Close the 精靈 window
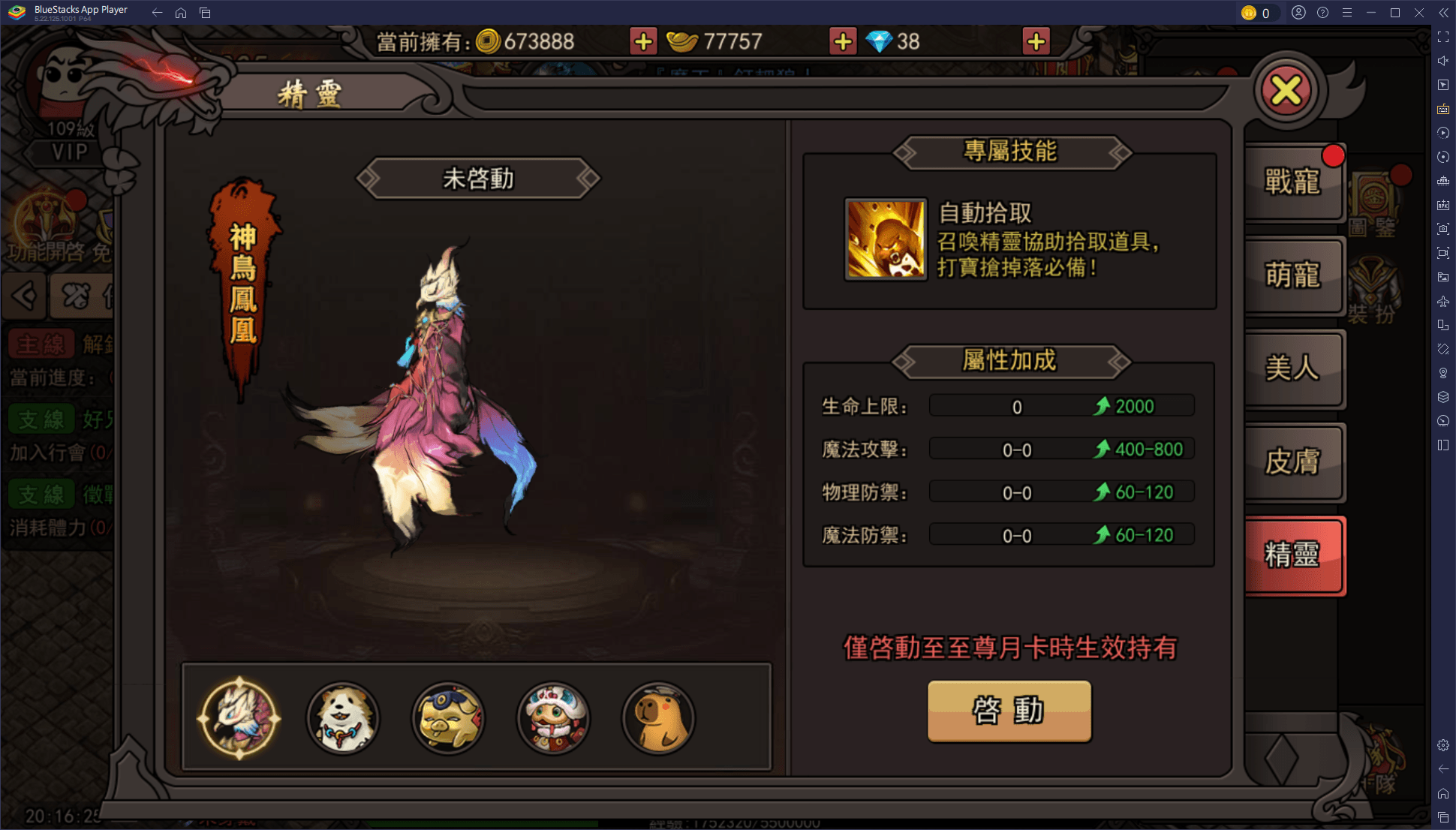Screen dimensions: 1456x830 tap(1288, 91)
